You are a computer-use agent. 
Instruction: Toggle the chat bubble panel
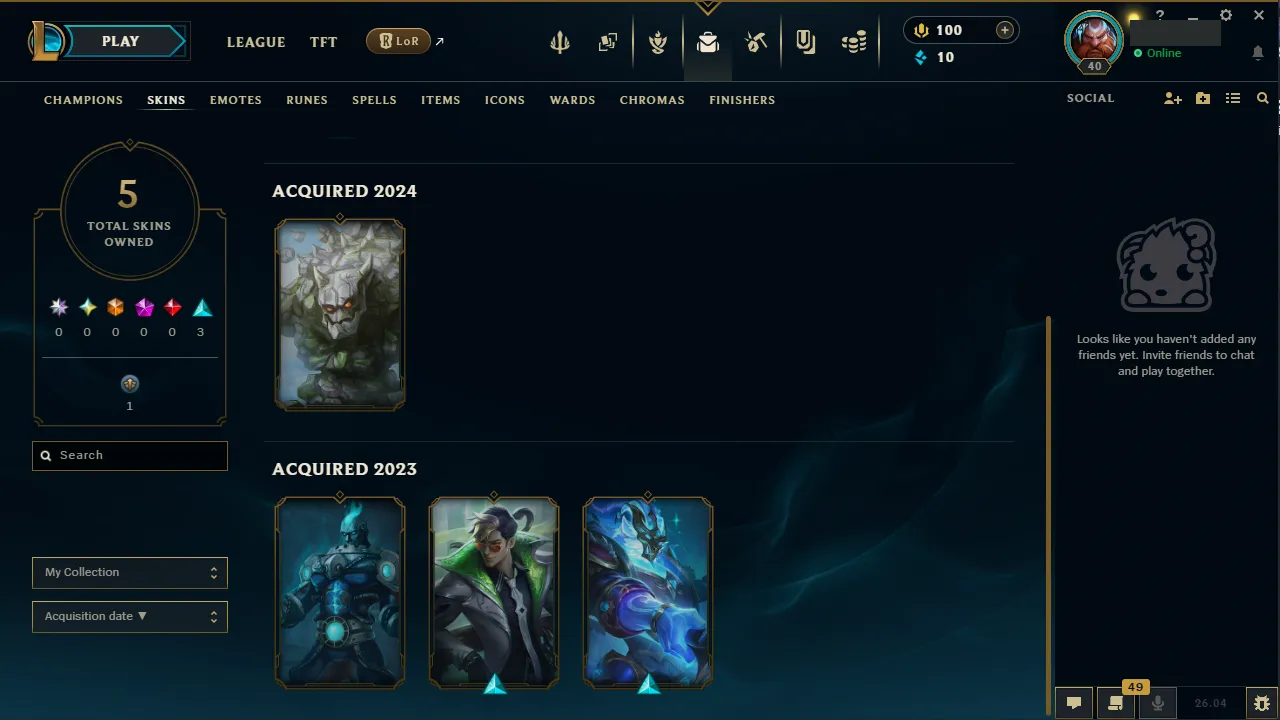click(x=1073, y=702)
